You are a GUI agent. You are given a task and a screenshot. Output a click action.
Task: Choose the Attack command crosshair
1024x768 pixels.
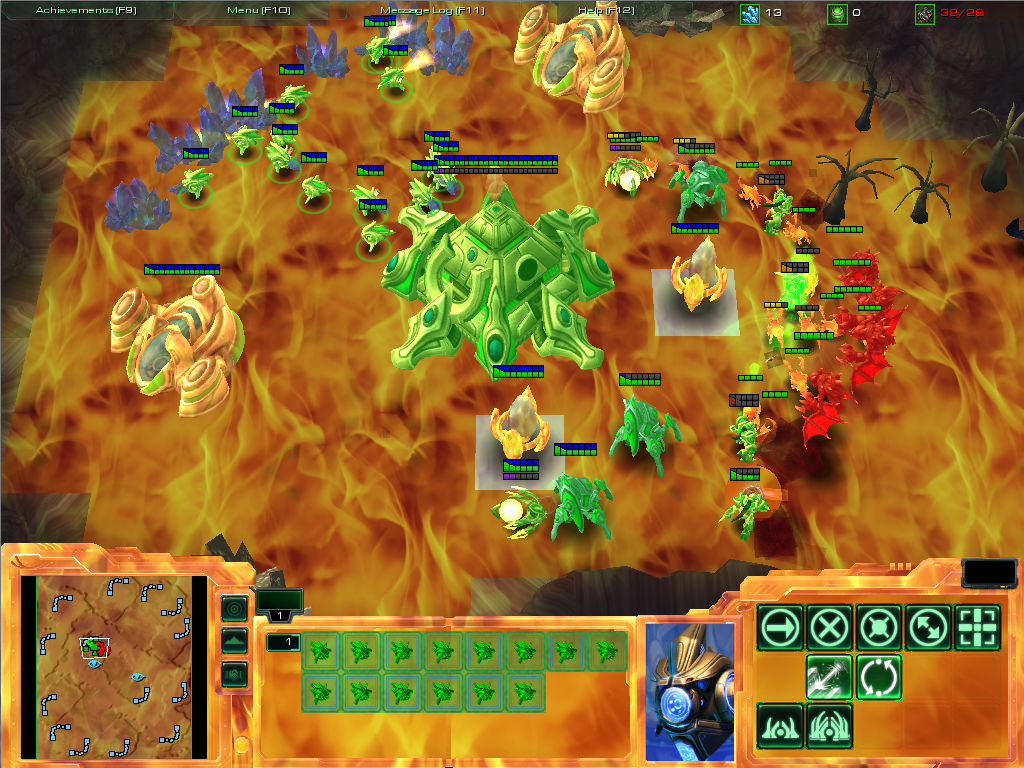click(977, 628)
